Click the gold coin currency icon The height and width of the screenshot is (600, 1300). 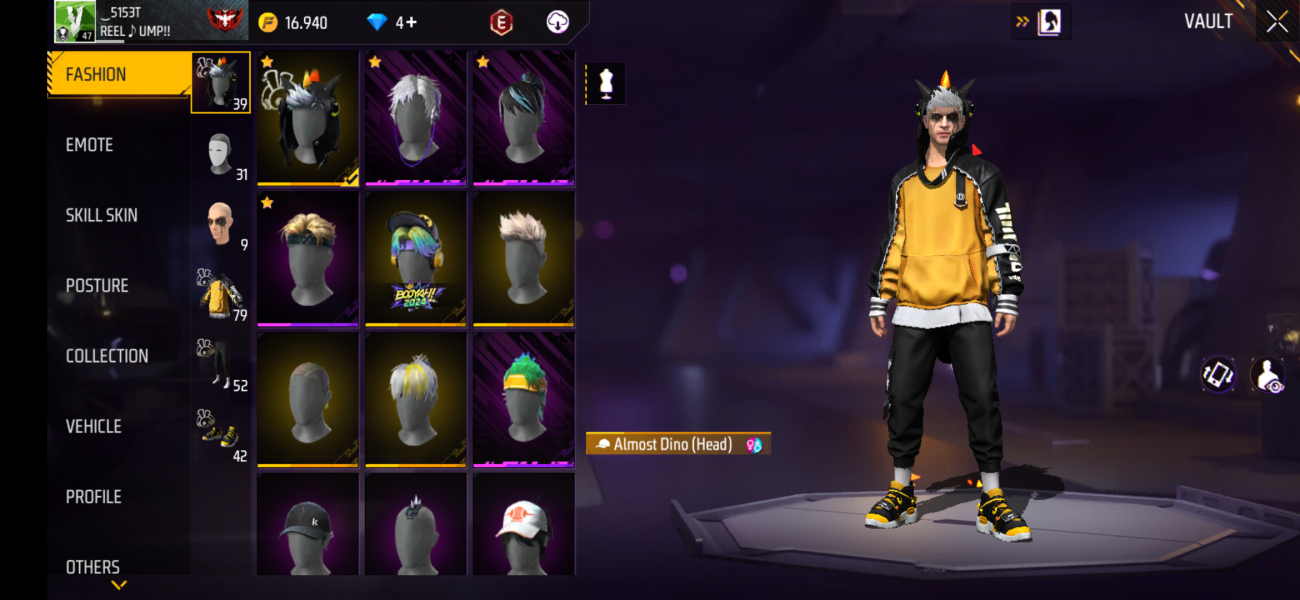268,22
